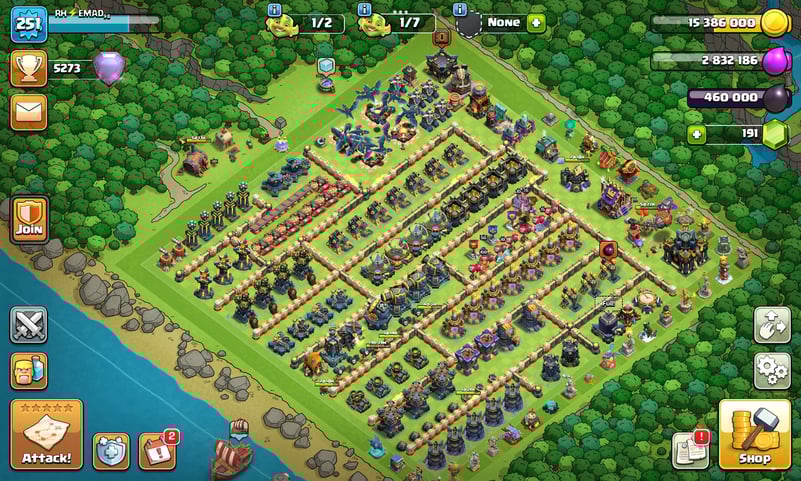Image resolution: width=801 pixels, height=481 pixels.
Task: Show info for the shield status
Action: 462,9
